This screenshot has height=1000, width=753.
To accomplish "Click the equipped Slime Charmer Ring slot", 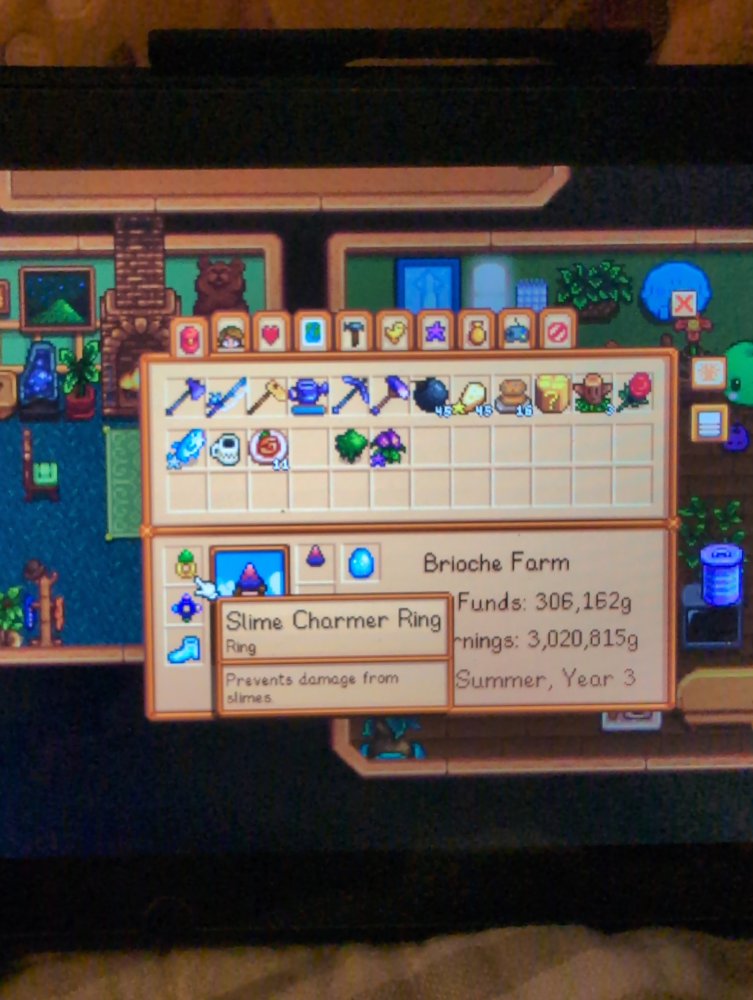I will 184,566.
